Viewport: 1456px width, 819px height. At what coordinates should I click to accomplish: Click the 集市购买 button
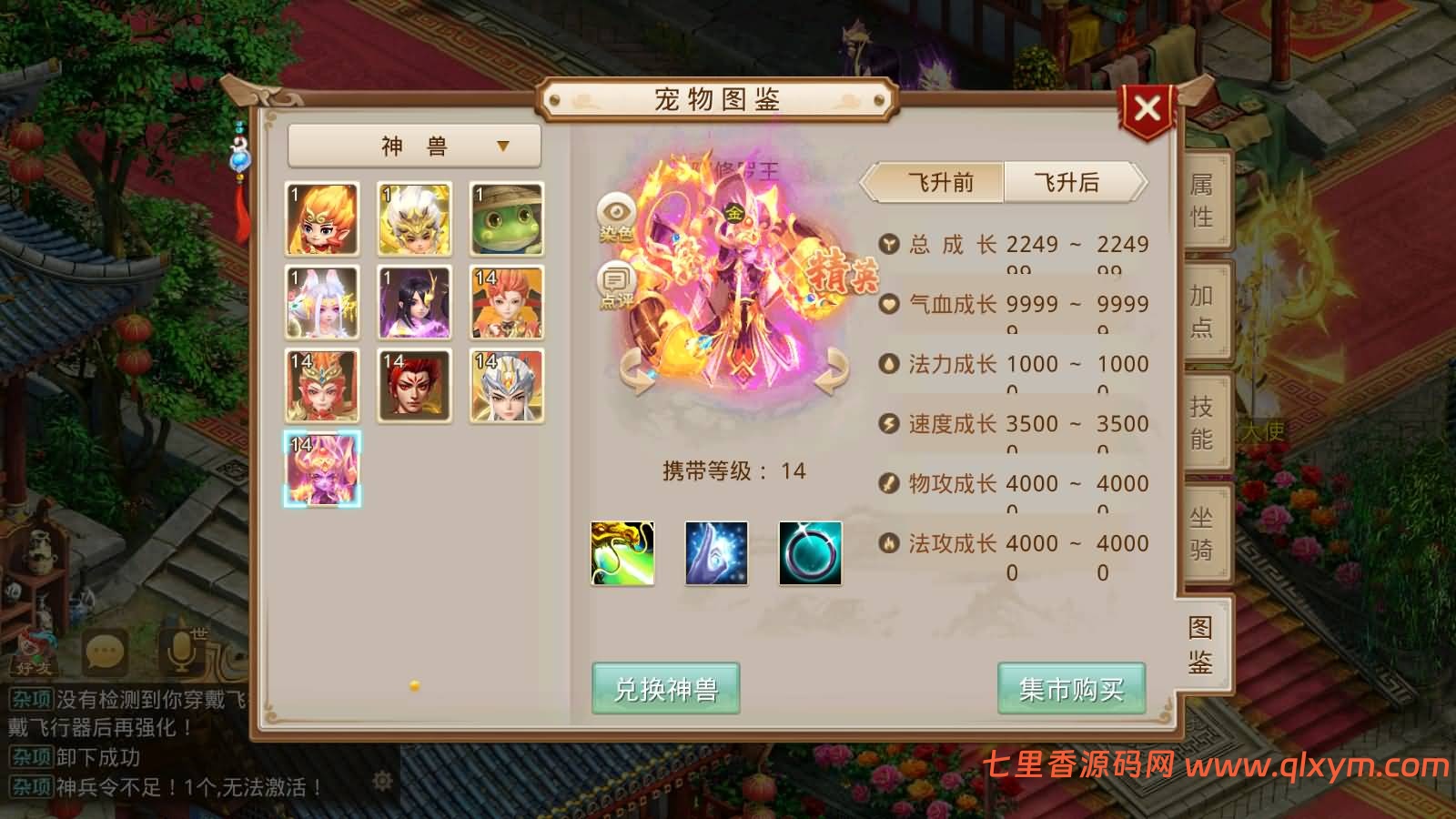click(1070, 691)
